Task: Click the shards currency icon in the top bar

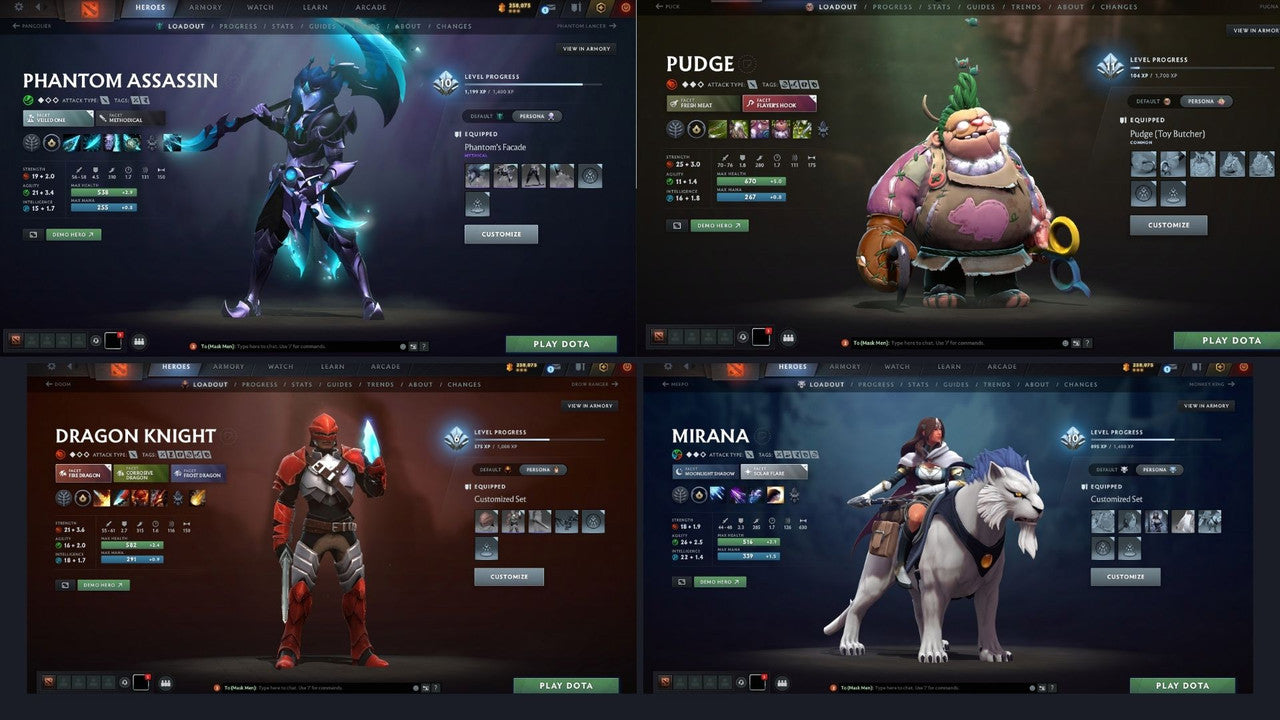Action: [502, 7]
